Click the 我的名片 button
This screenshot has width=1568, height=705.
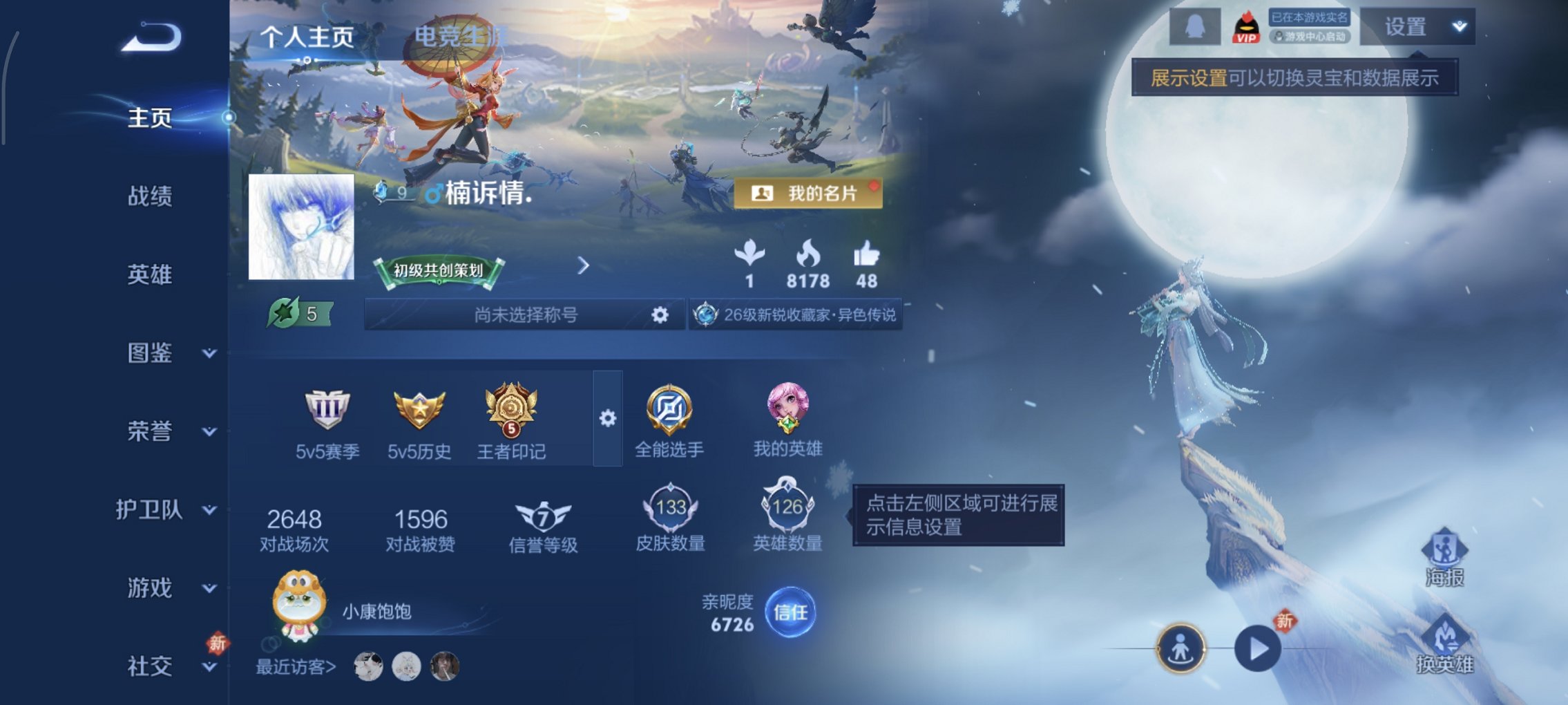point(808,194)
